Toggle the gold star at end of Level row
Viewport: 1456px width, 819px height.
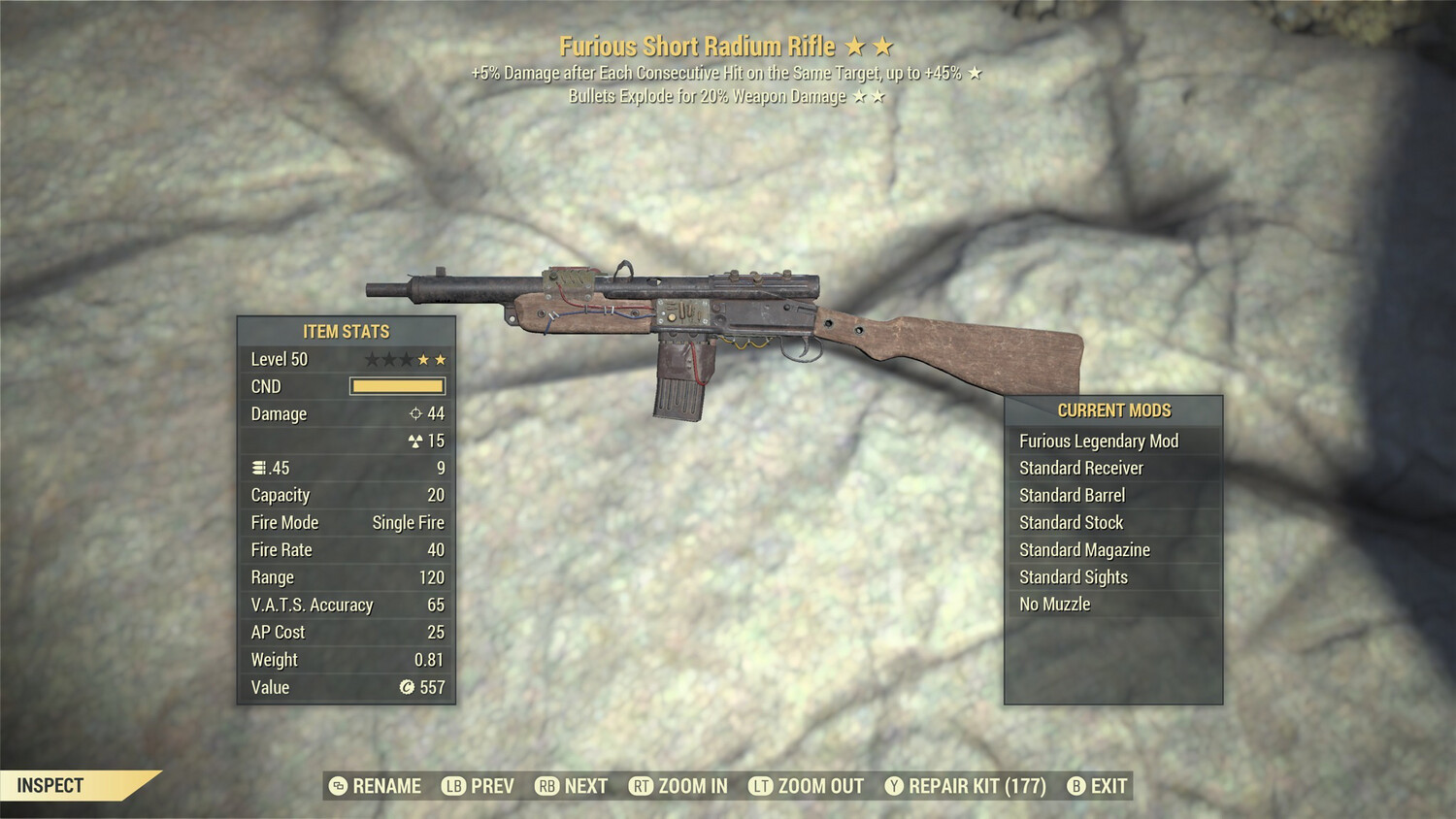pyautogui.click(x=442, y=358)
